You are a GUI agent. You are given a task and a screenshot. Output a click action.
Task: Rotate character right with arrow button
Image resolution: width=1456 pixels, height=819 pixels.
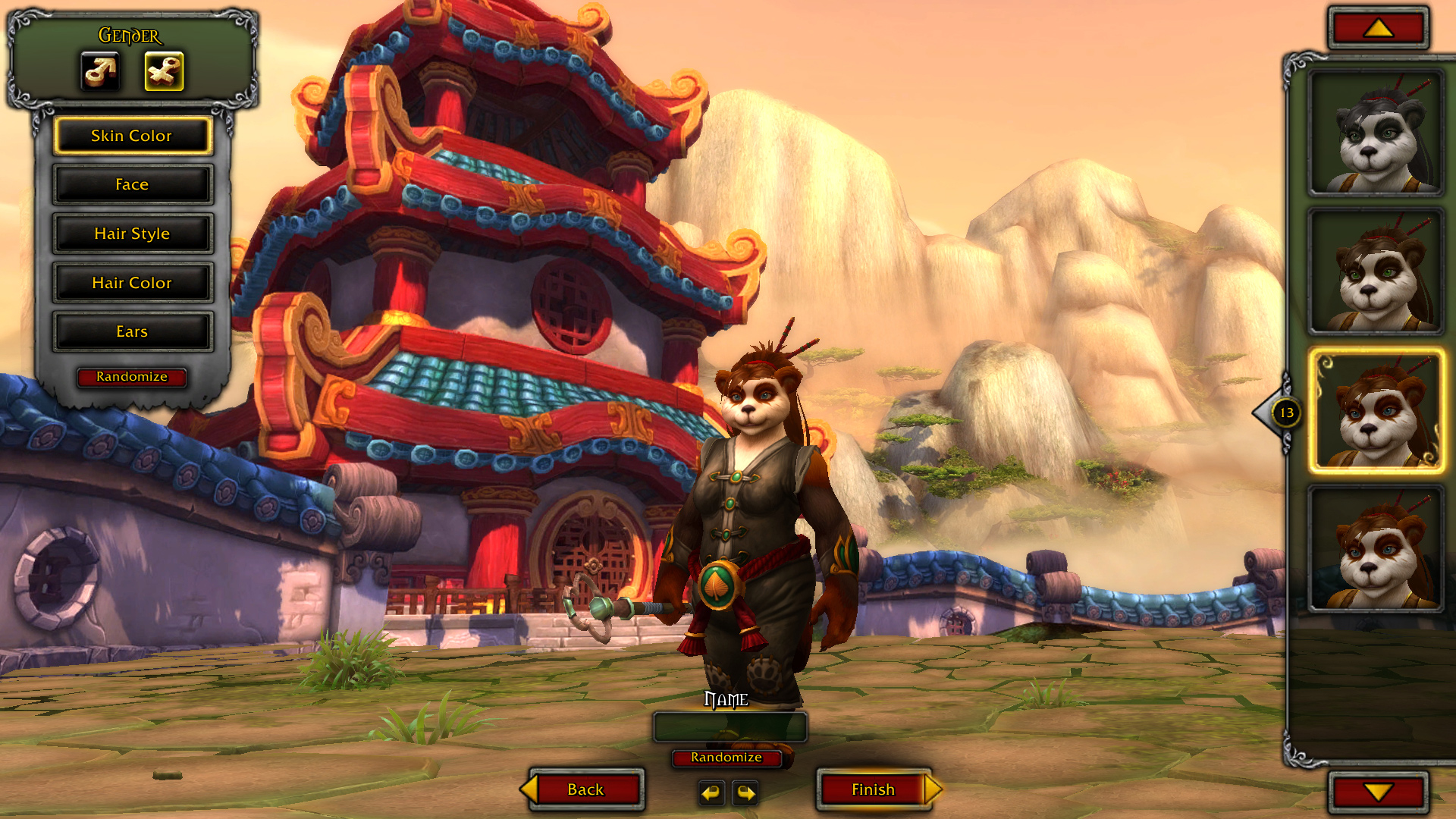coord(746,792)
